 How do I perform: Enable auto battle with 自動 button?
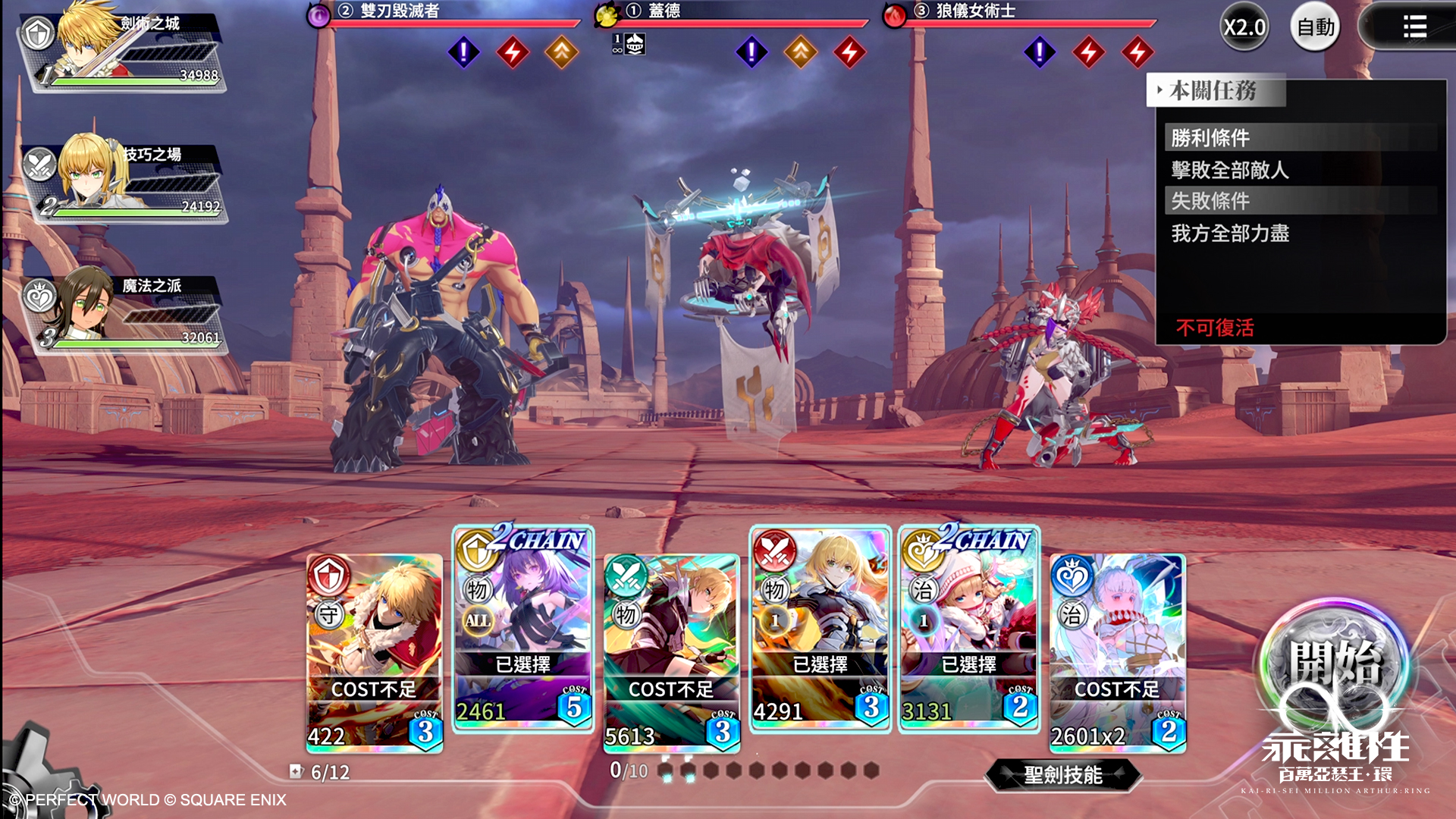tap(1315, 28)
